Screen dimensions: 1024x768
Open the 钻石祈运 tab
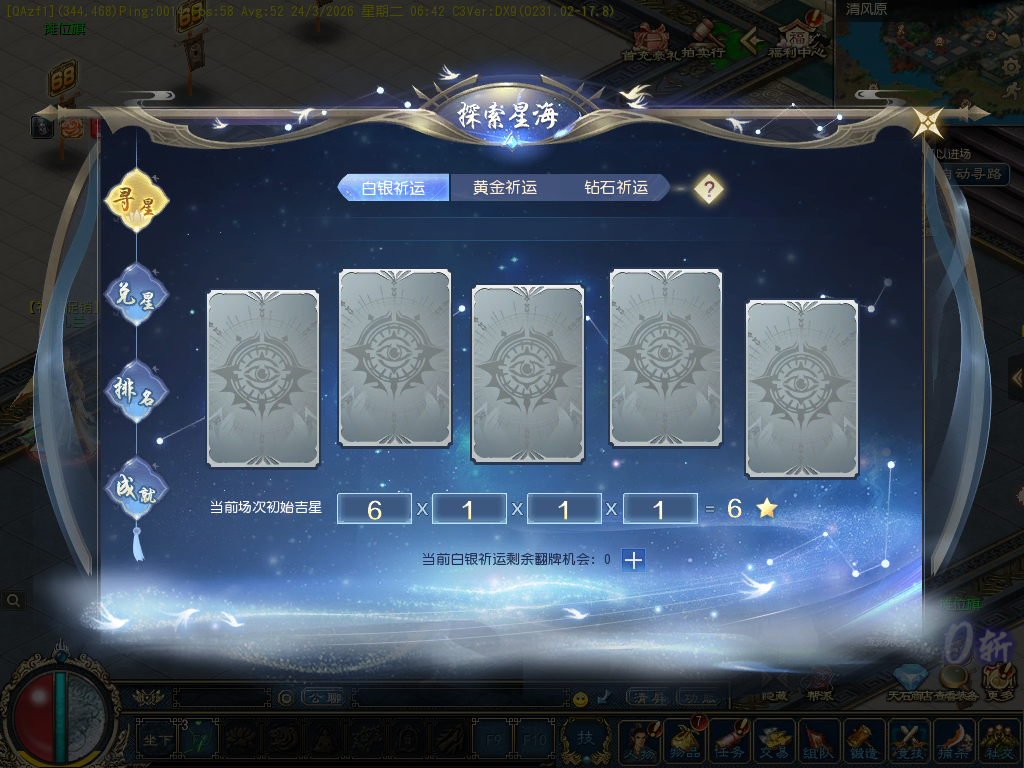(616, 188)
